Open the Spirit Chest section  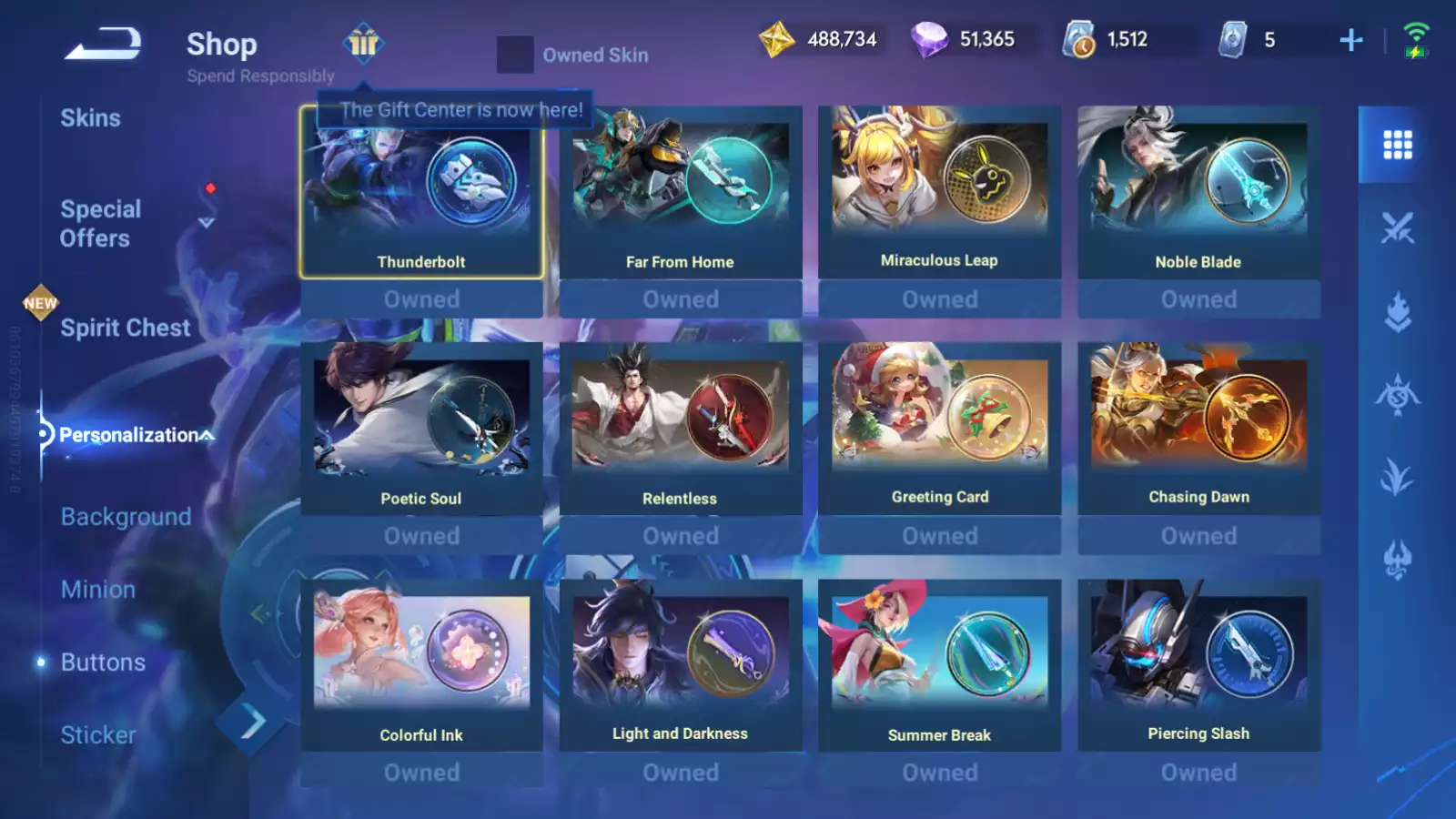pos(125,328)
